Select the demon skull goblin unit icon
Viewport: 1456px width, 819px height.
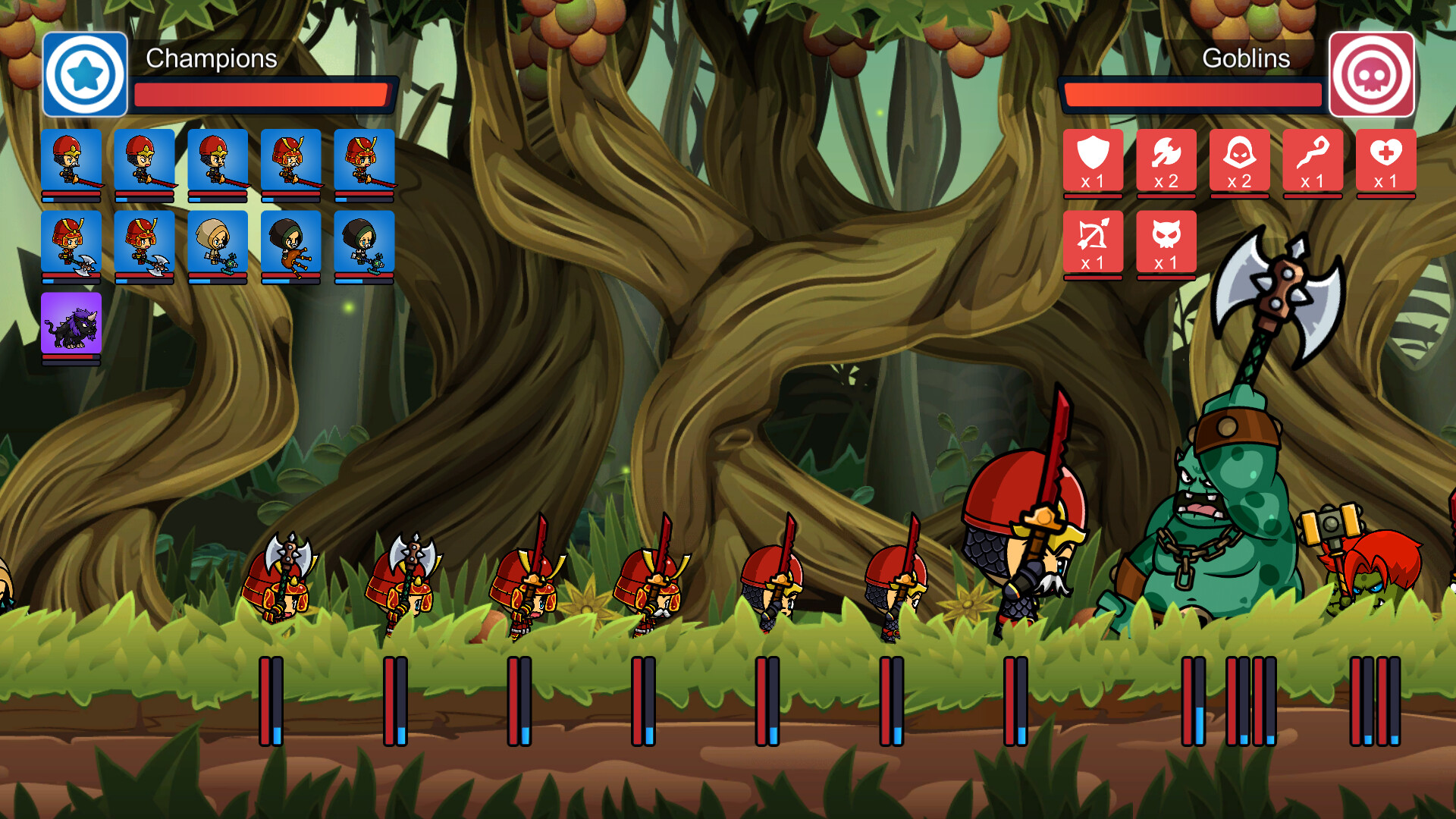coord(1166,241)
